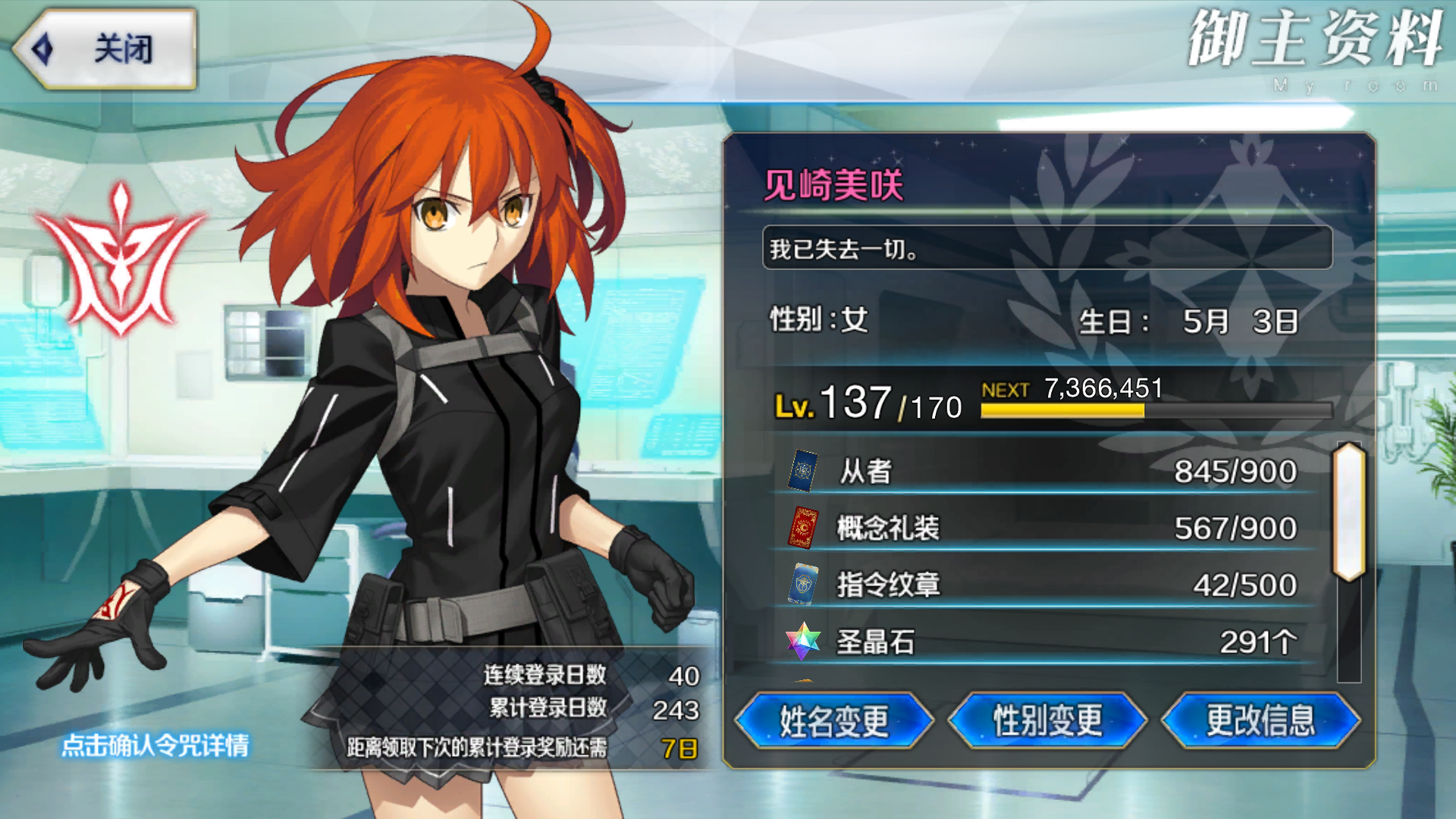The width and height of the screenshot is (1456, 819).
Task: Click 点击确认令咒详情 command spell link
Action: pyautogui.click(x=155, y=745)
